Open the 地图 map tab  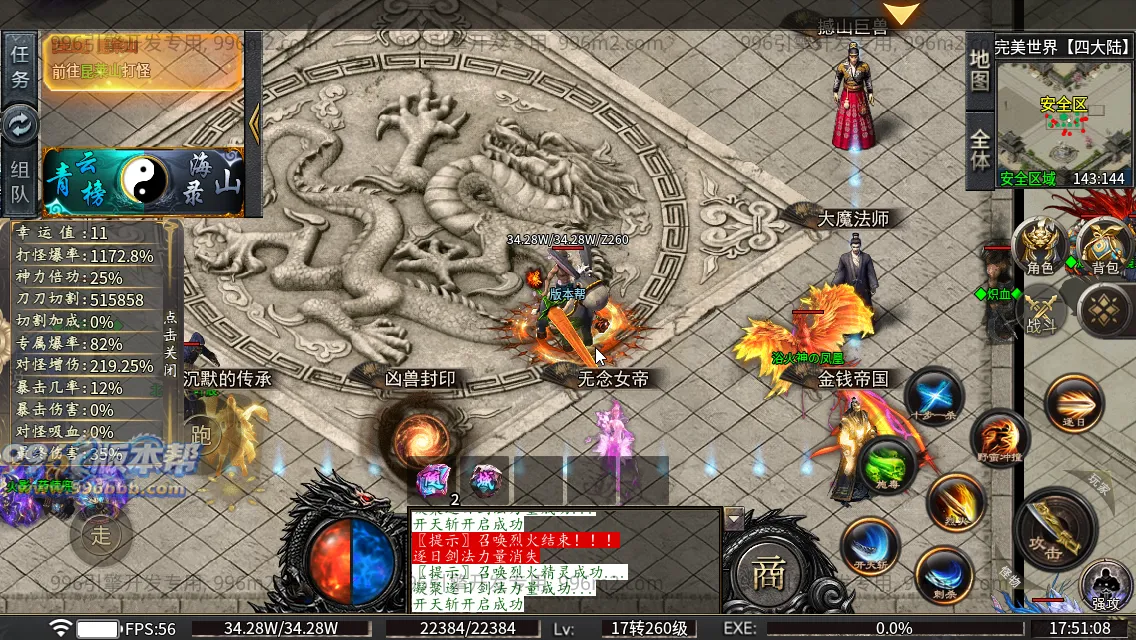coord(979,68)
